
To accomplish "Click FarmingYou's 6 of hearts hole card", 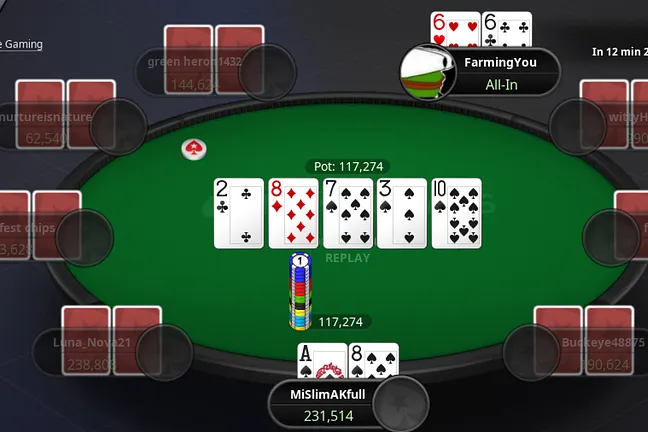I will click(455, 29).
